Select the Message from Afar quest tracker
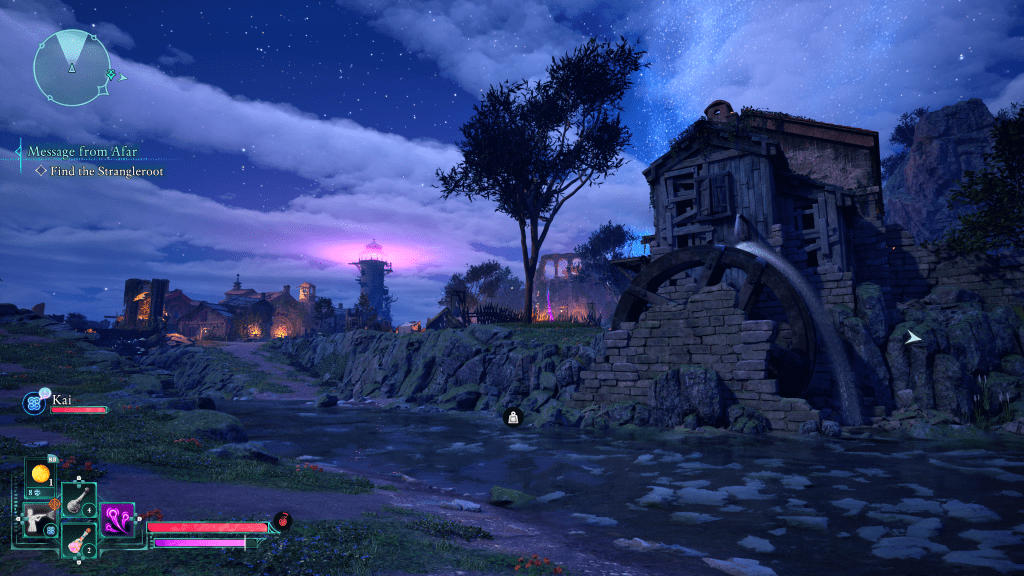 (83, 151)
